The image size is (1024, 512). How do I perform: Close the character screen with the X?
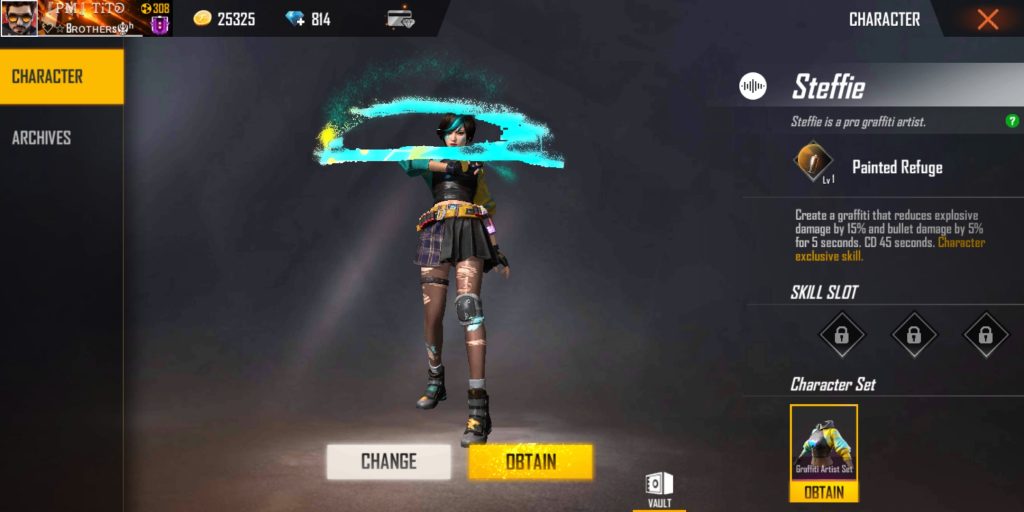(987, 19)
